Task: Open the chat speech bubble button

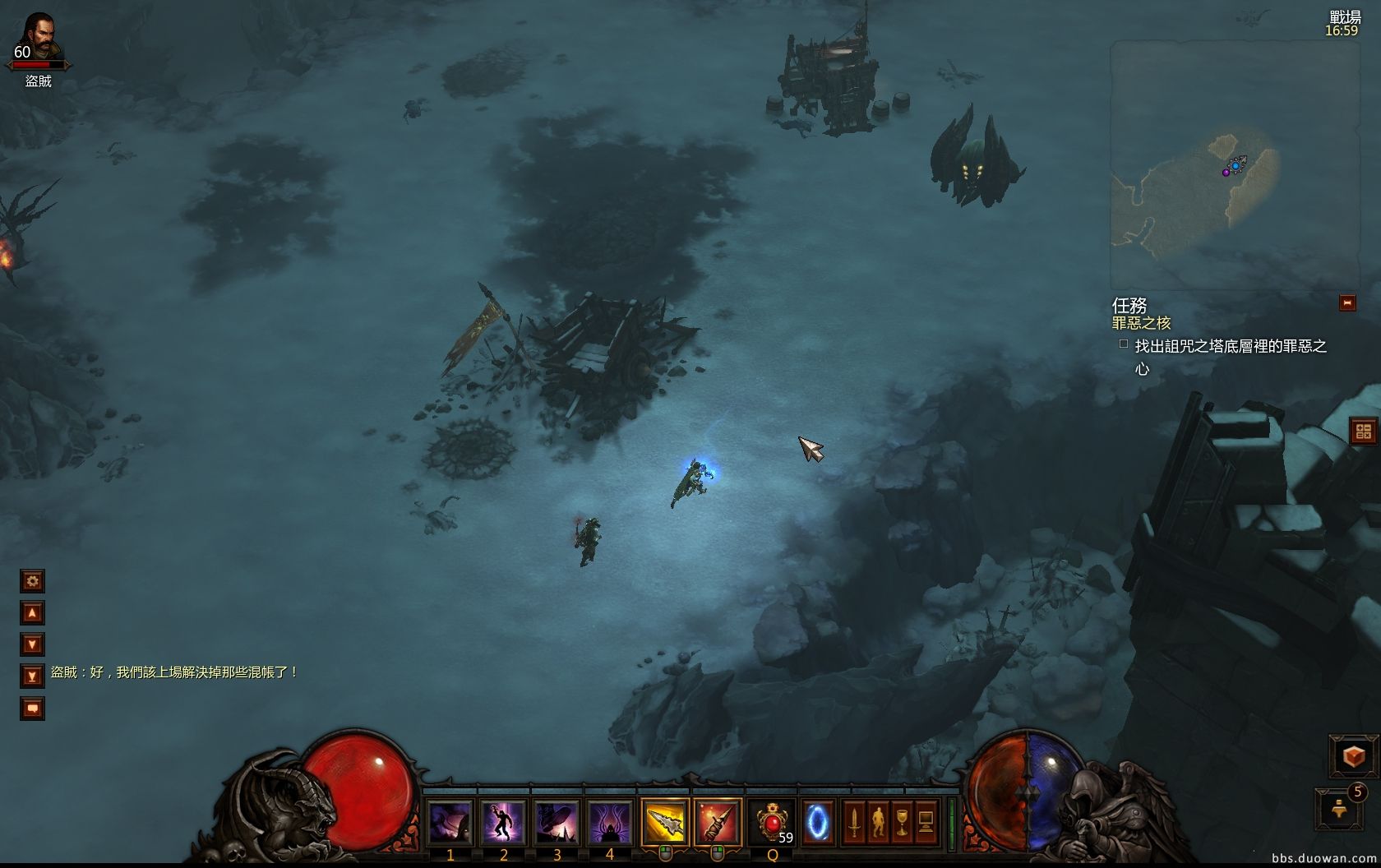Action: click(32, 708)
